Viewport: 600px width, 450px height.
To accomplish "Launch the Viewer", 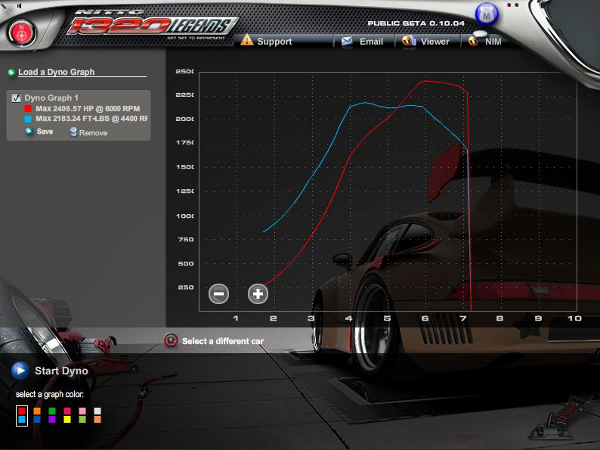I will point(426,42).
